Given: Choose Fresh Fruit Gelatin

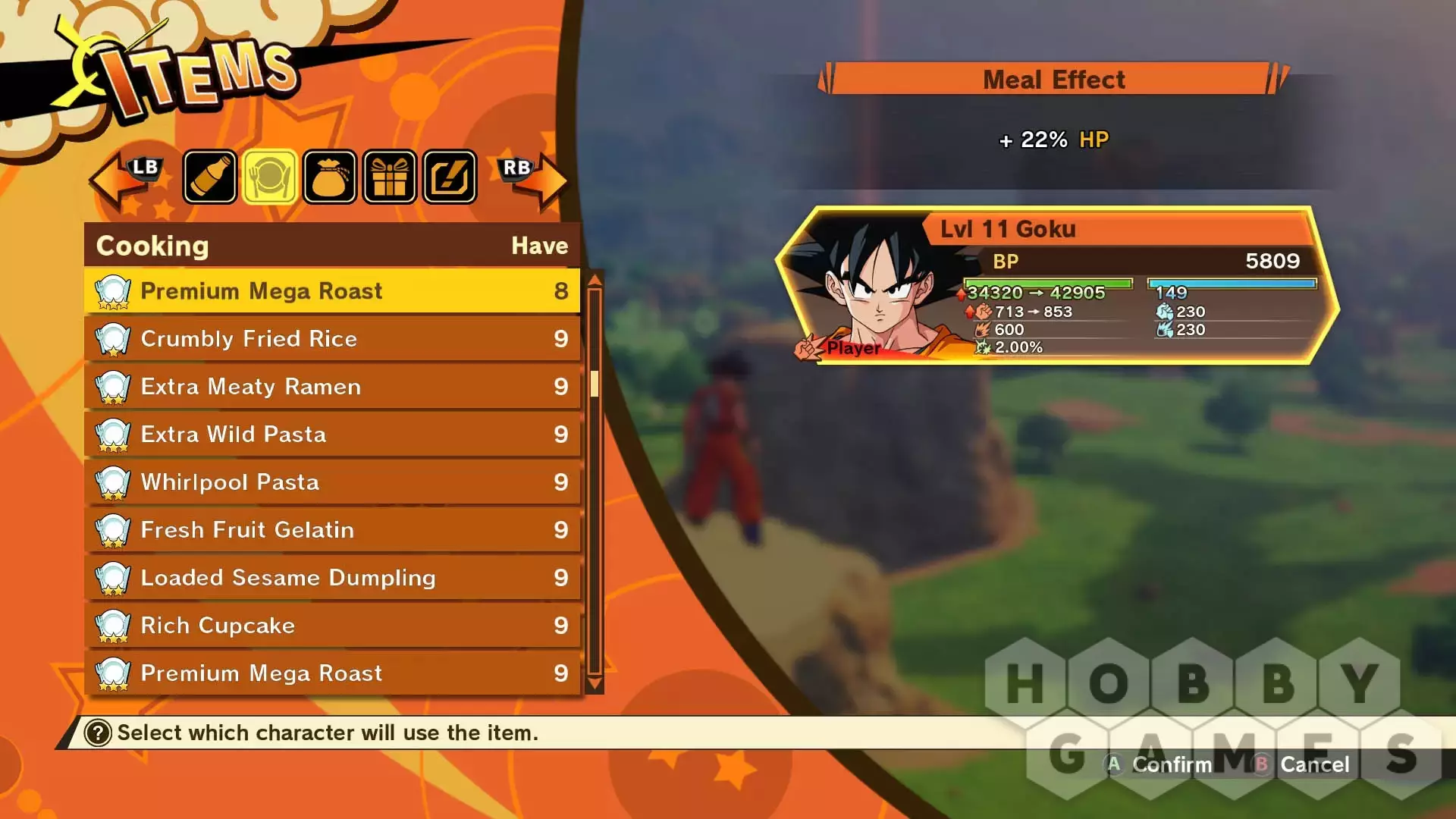Looking at the screenshot, I should [x=332, y=530].
